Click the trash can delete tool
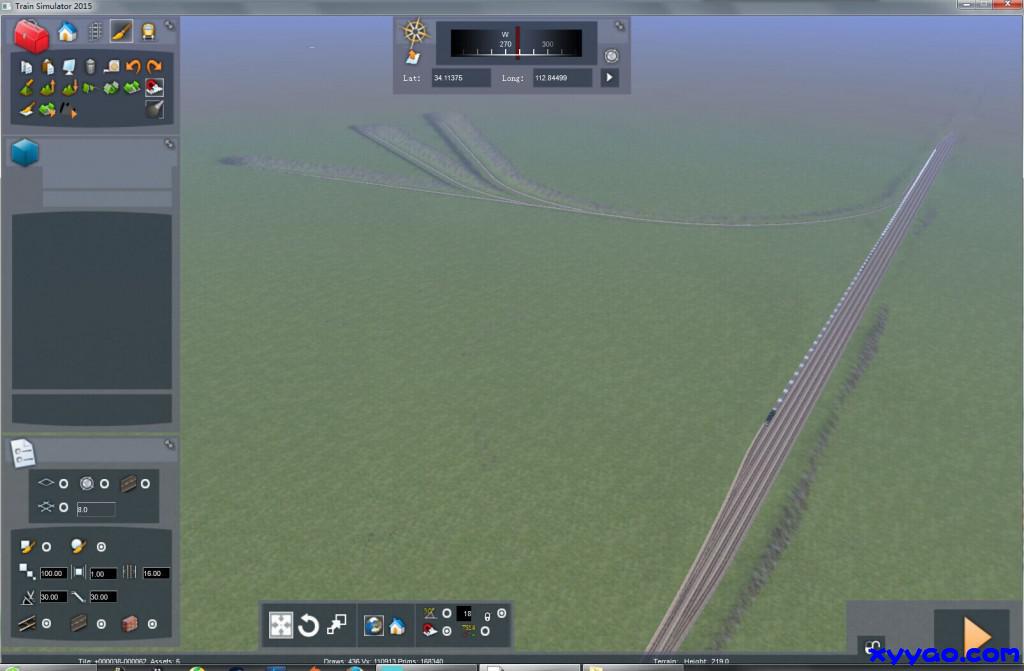 [x=90, y=67]
